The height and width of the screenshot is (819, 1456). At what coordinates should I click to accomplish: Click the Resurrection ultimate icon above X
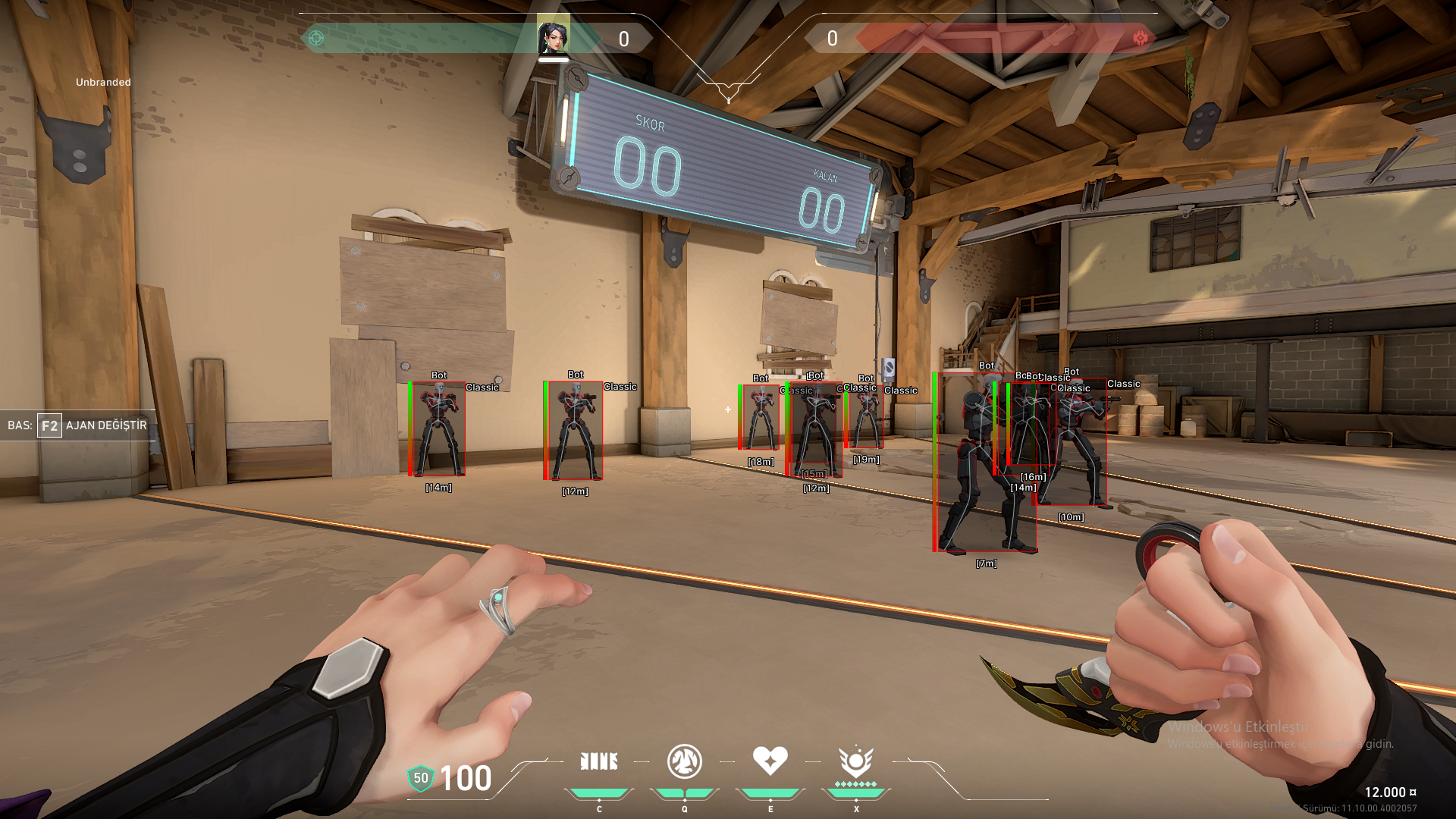856,761
